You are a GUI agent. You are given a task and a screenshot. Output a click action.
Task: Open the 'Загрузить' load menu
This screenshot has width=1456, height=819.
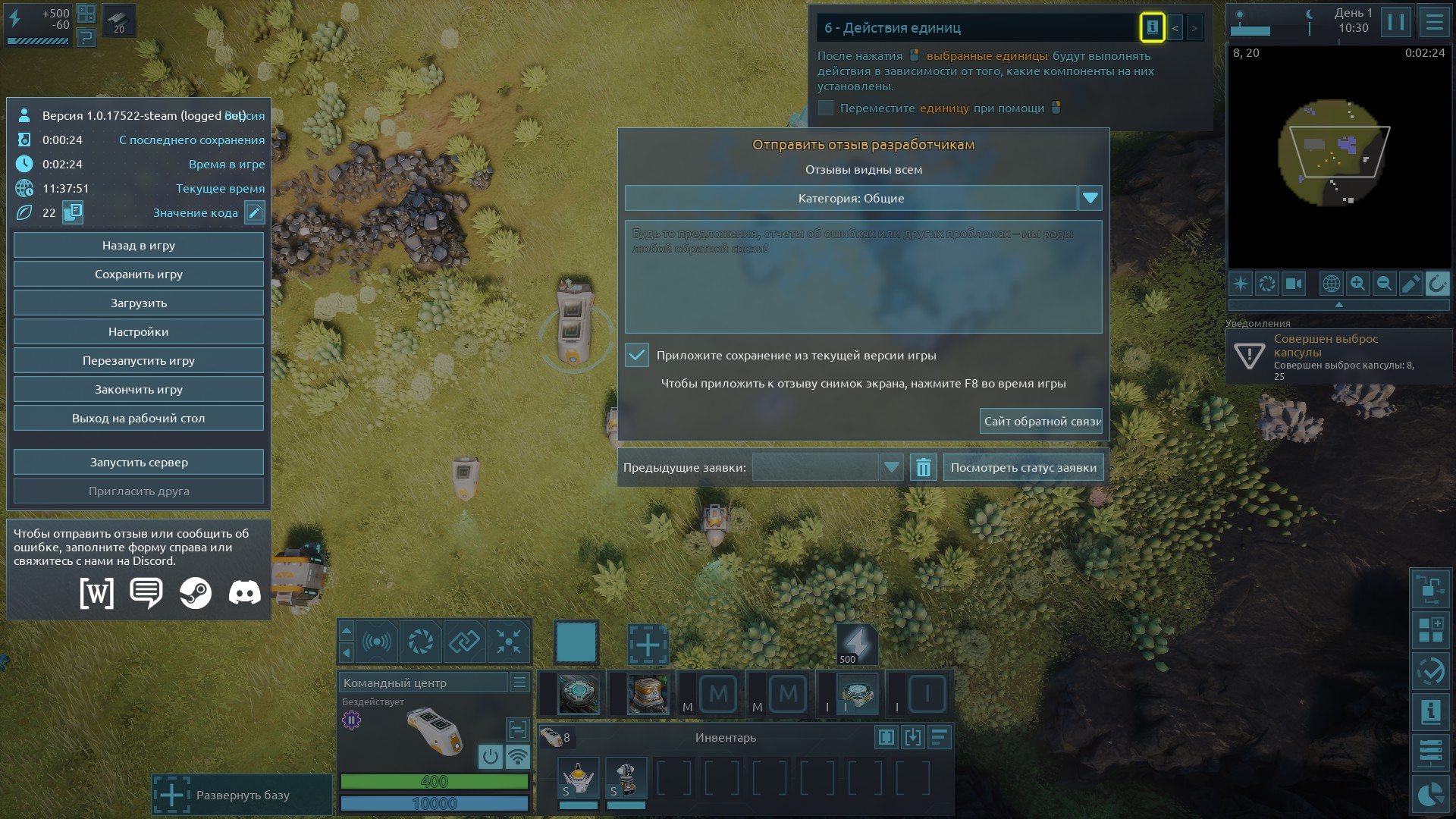(x=139, y=303)
